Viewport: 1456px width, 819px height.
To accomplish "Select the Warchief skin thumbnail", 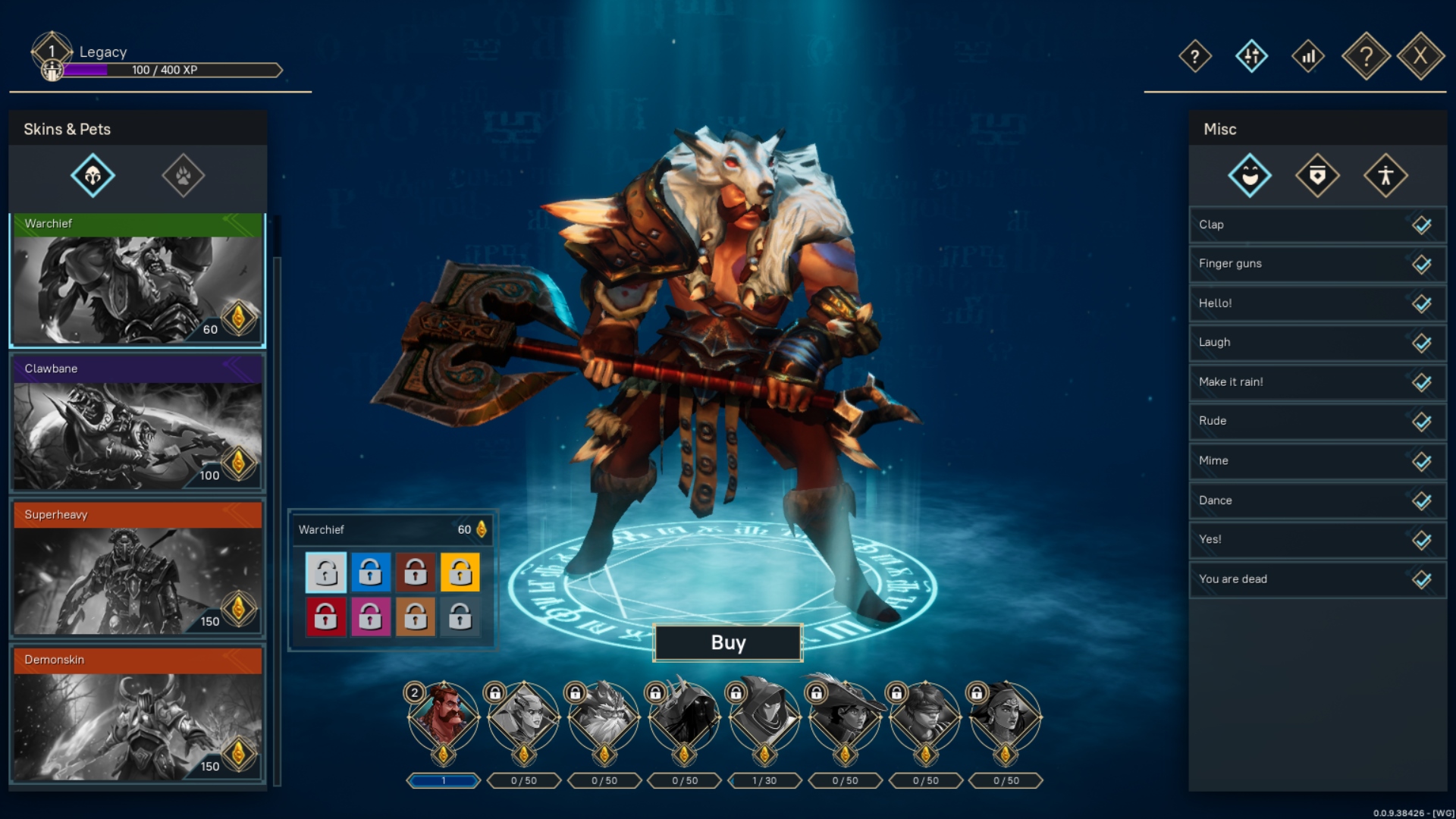I will pos(137,281).
